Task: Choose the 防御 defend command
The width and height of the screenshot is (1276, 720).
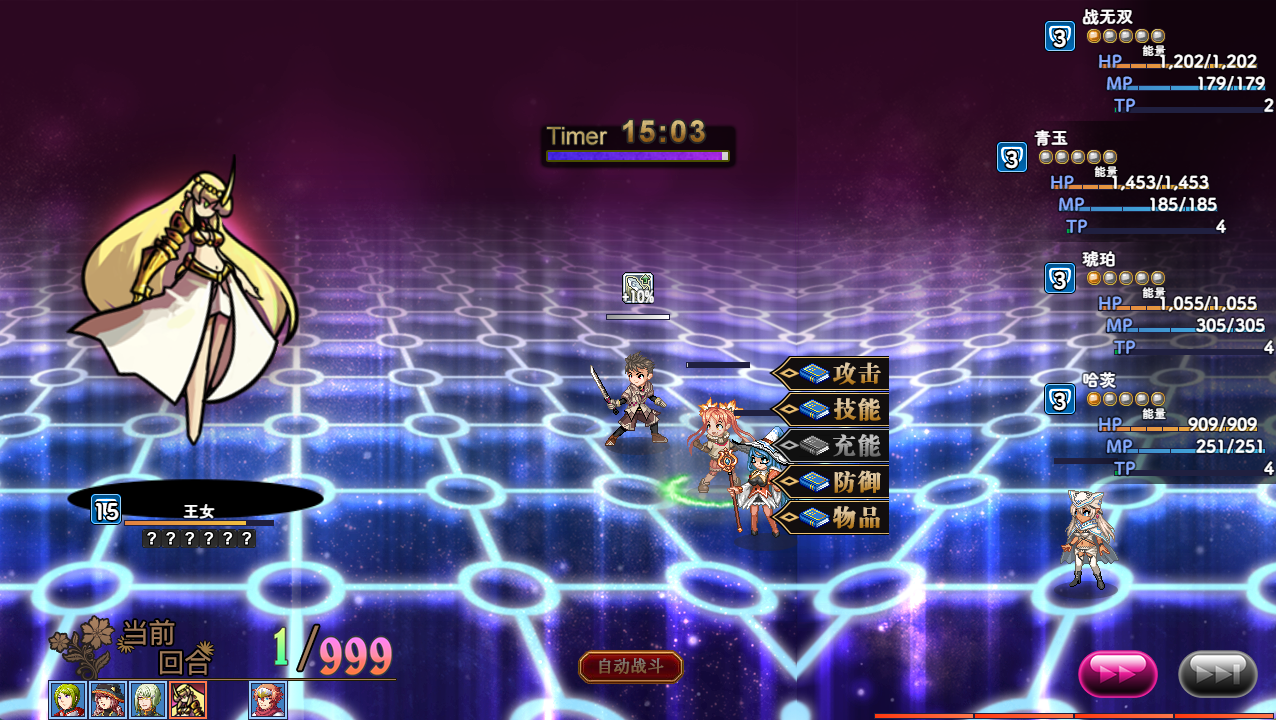Action: click(832, 482)
